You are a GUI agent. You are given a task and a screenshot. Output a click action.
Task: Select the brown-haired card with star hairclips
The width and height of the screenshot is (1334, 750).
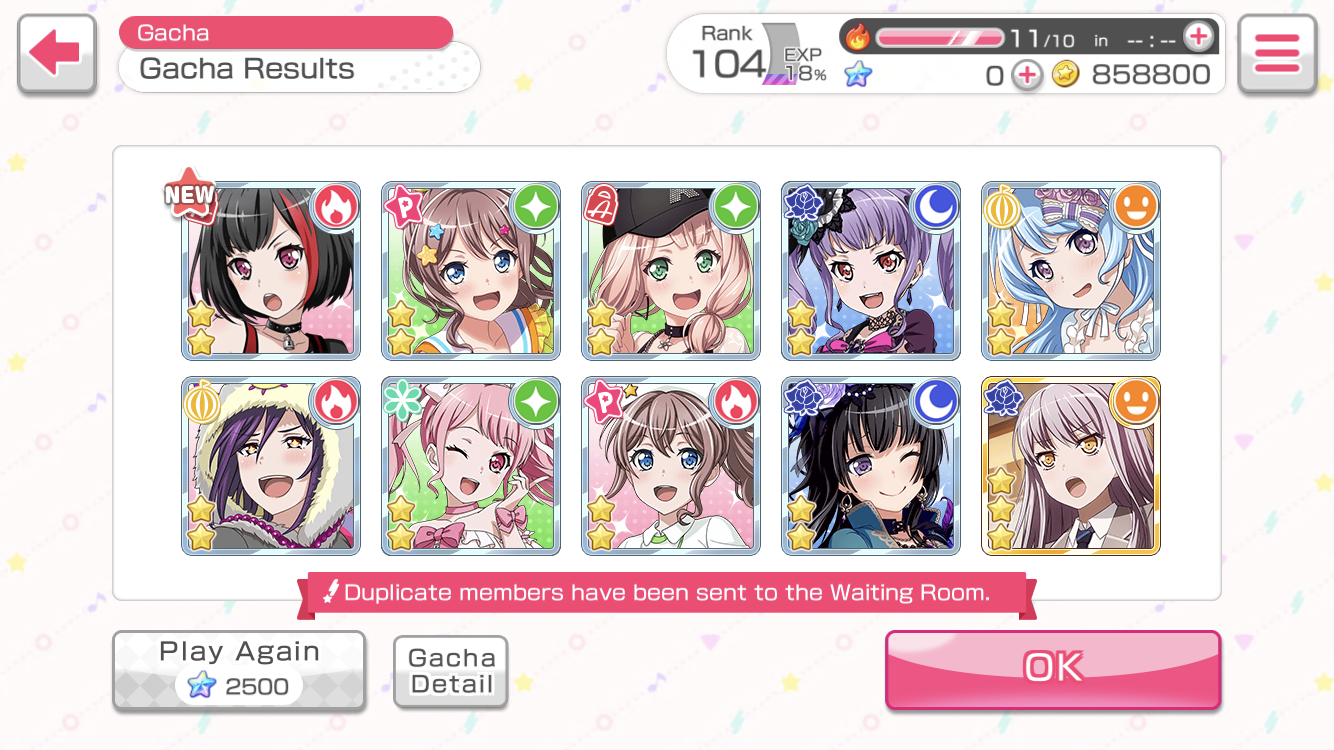tap(471, 271)
